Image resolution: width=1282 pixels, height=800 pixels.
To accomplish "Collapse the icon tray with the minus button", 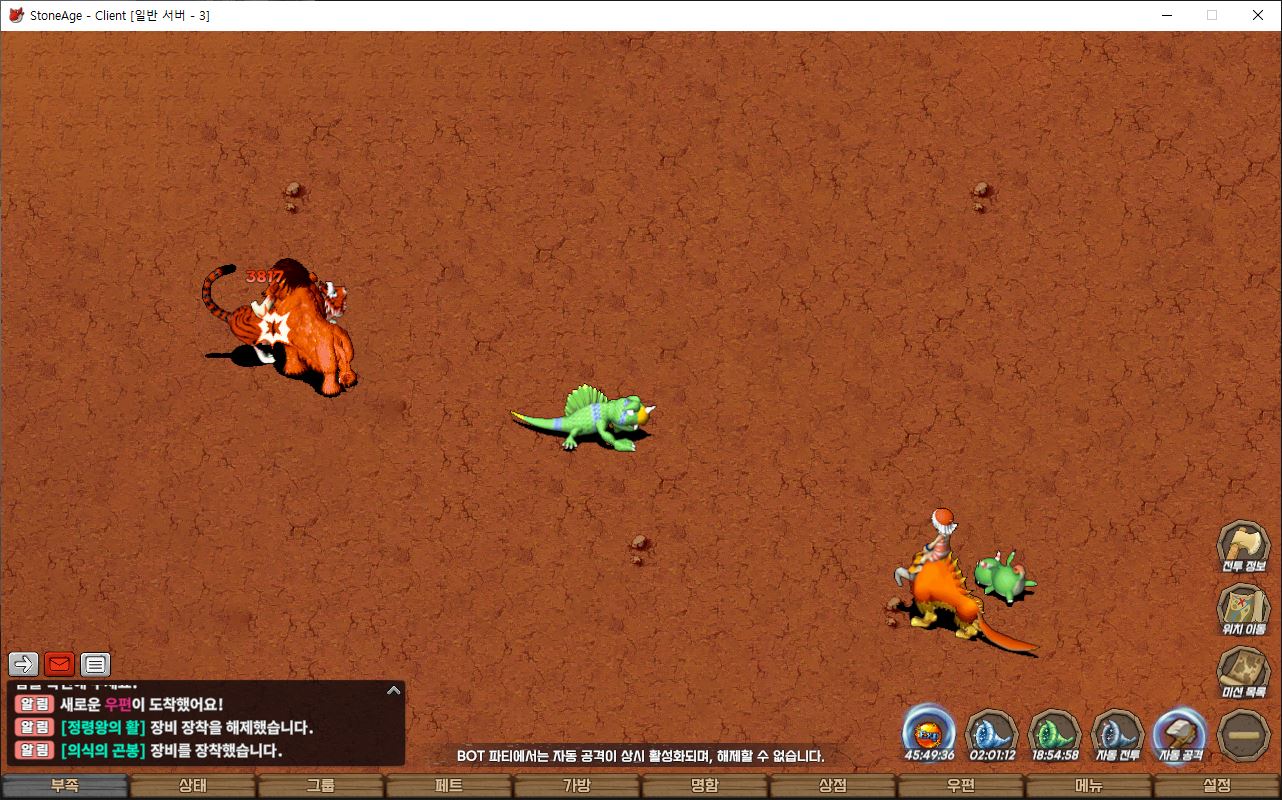I will coord(1245,735).
